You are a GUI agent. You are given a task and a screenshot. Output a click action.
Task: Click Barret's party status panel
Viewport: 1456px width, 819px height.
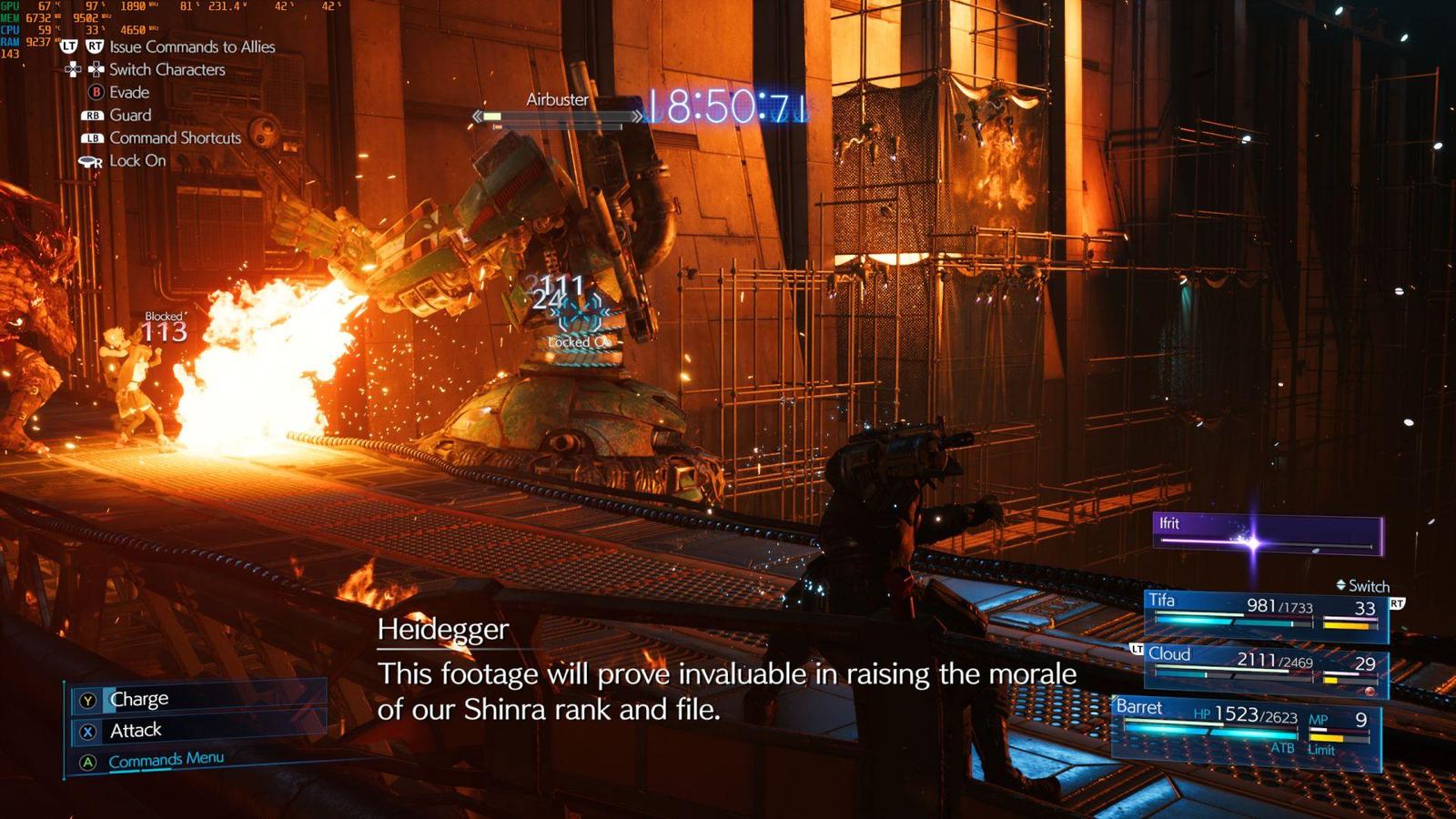coord(1247,728)
